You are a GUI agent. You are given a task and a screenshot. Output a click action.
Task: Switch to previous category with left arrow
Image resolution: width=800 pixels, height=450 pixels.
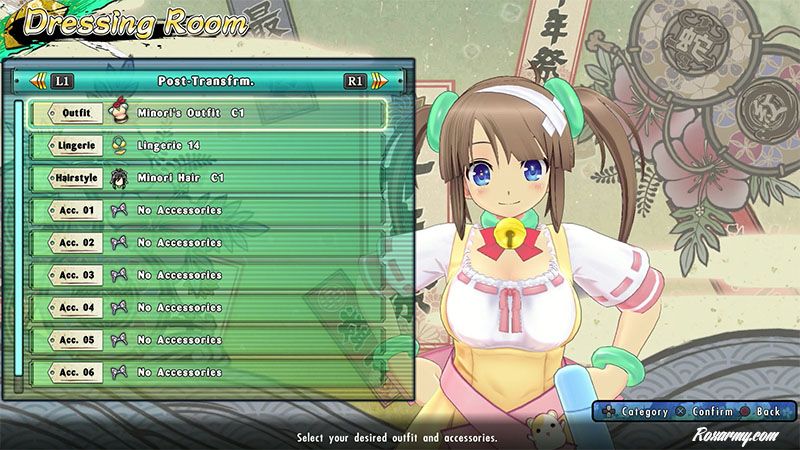pos(38,81)
